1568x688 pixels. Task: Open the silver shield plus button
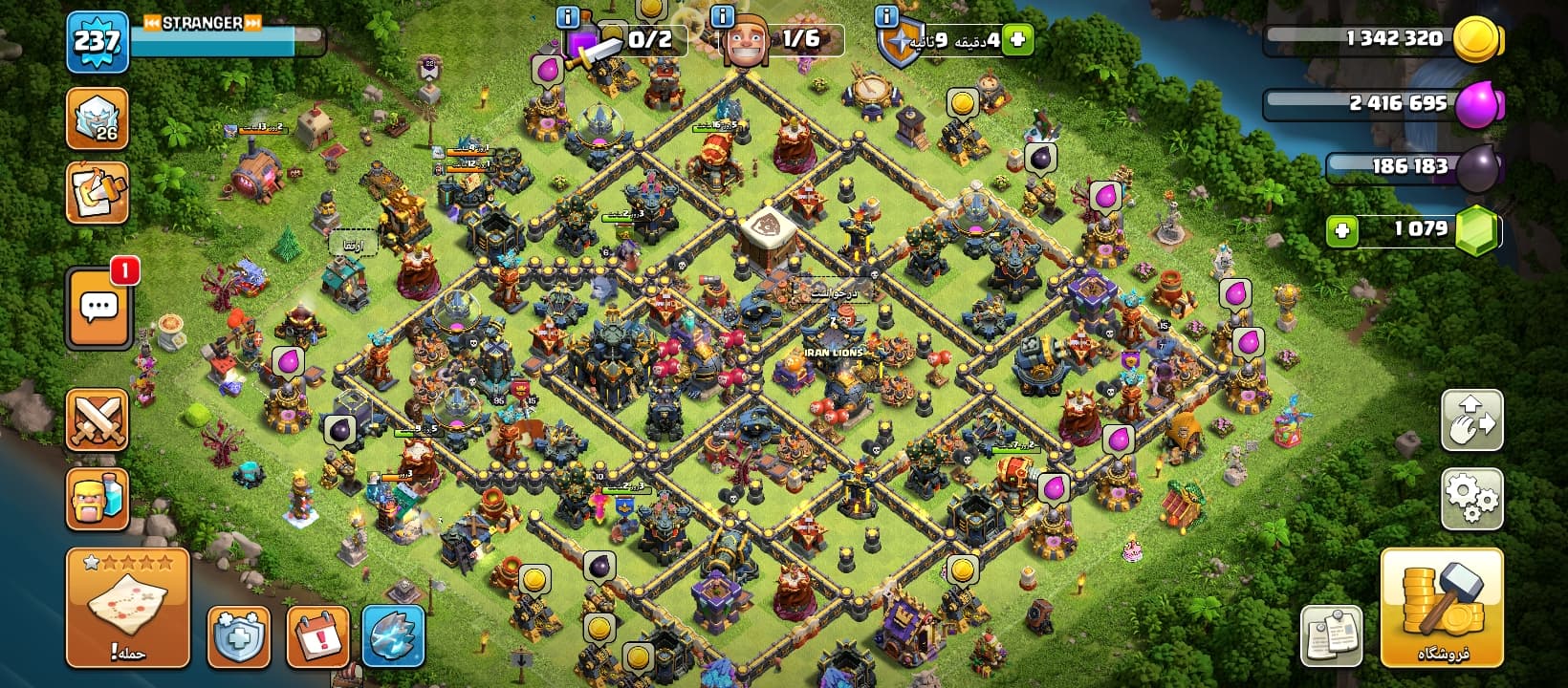tap(238, 636)
